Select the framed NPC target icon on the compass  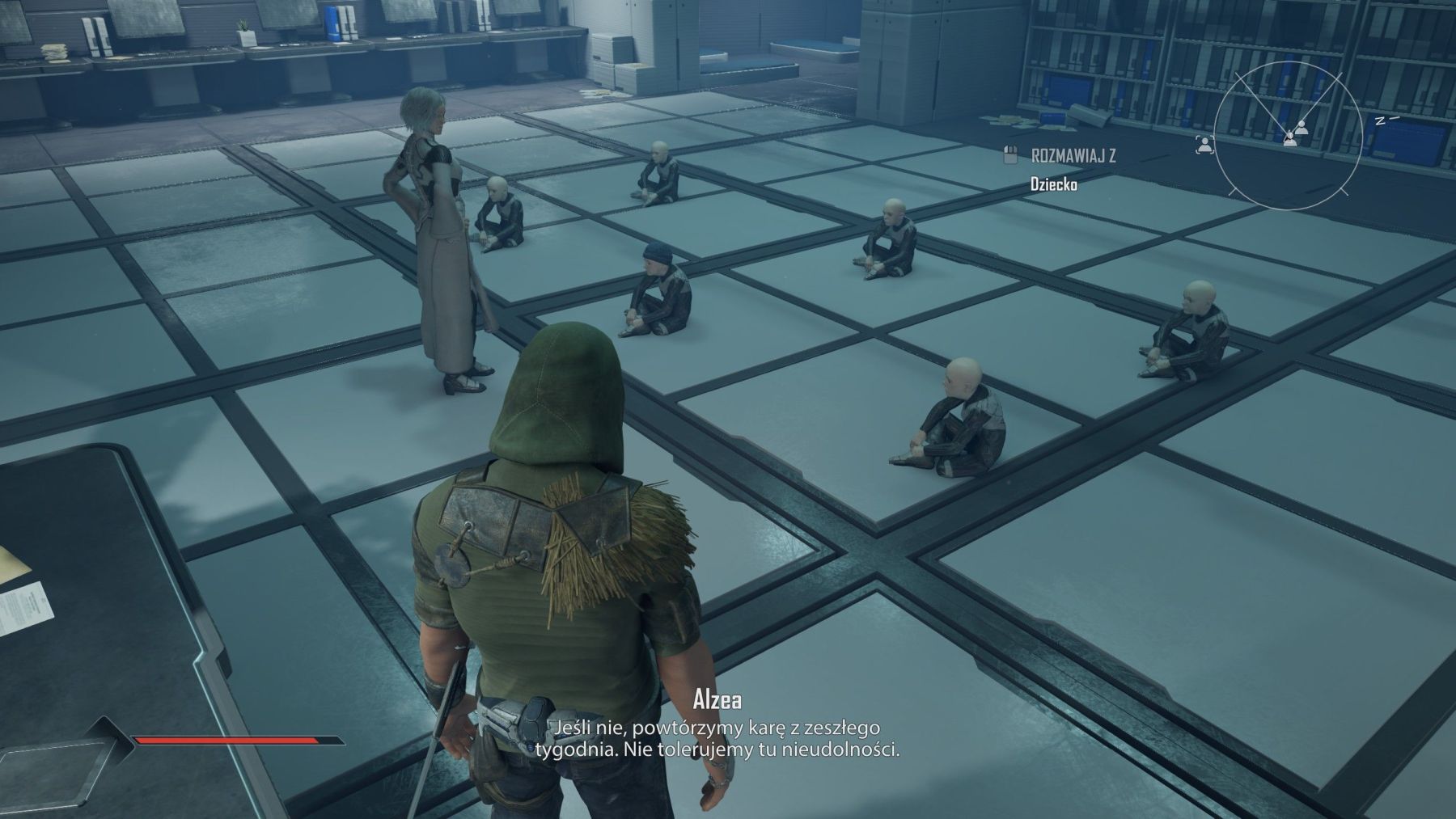[x=1204, y=145]
